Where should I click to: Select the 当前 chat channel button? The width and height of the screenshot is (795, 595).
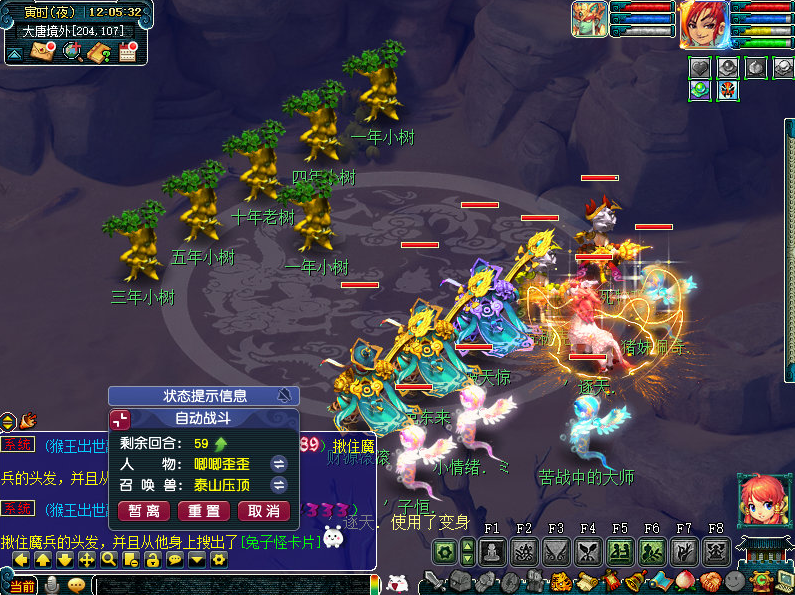pyautogui.click(x=22, y=585)
